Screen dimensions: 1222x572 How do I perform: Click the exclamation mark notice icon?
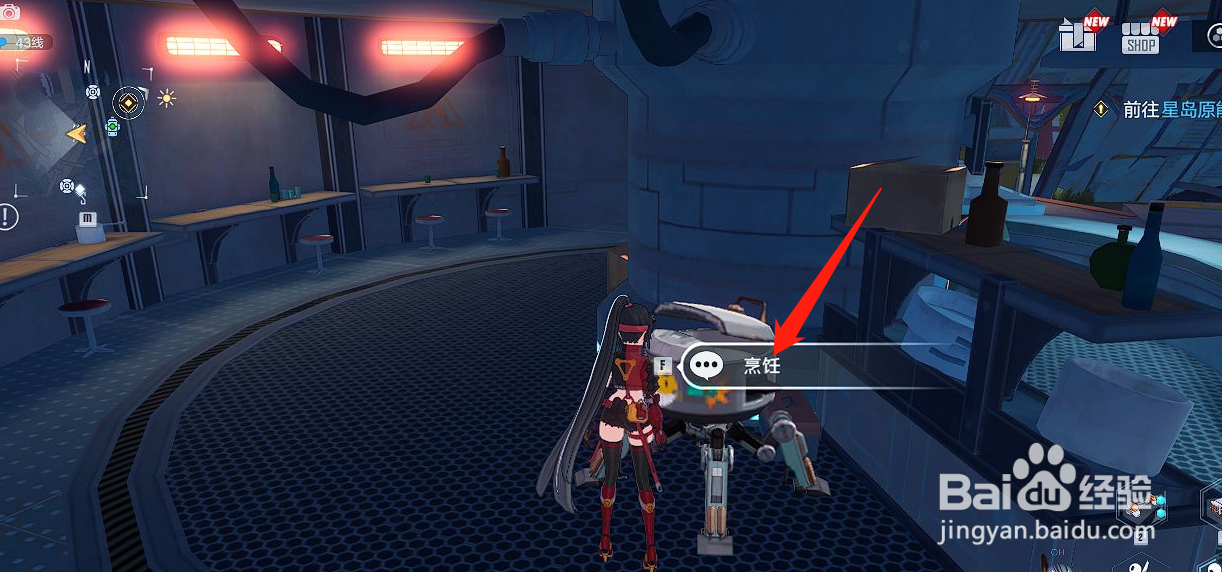[x=8, y=215]
